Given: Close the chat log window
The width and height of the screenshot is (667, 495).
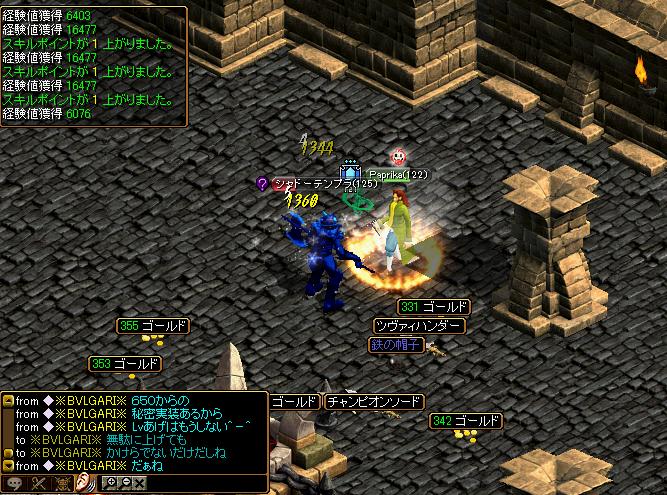Looking at the screenshot, I should coord(139,484).
